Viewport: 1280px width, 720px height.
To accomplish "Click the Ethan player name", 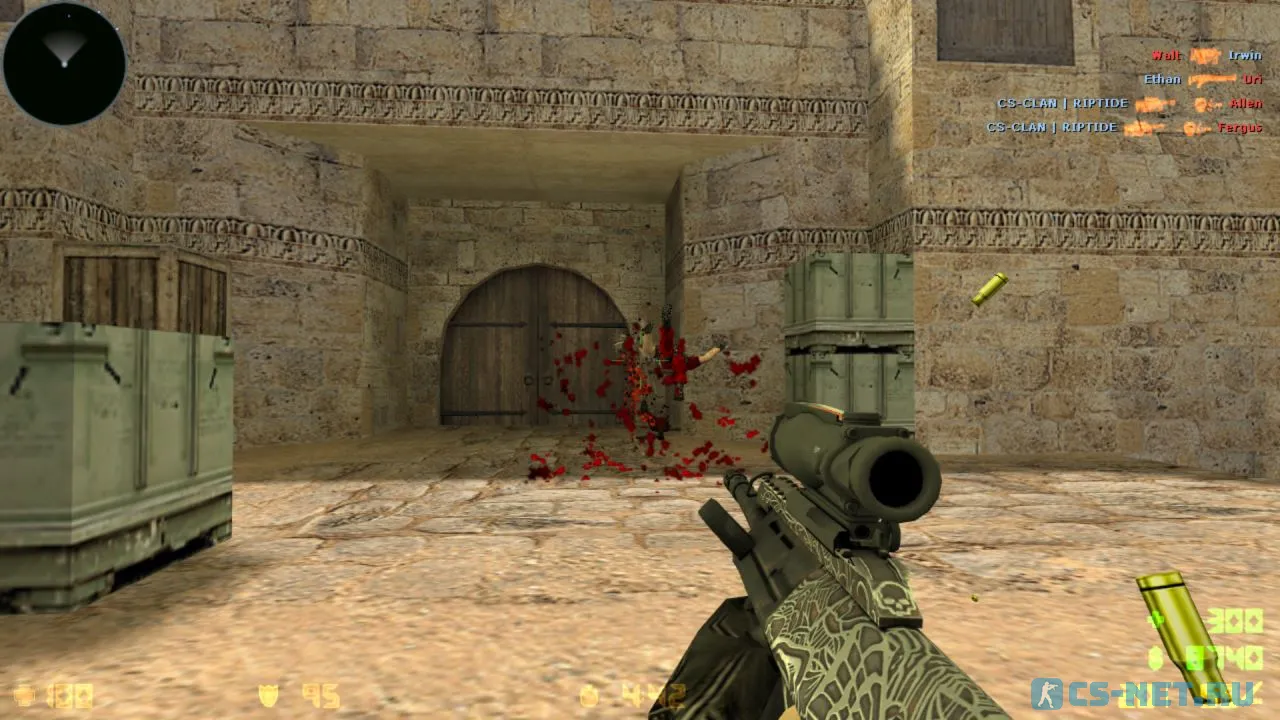I will click(1162, 79).
